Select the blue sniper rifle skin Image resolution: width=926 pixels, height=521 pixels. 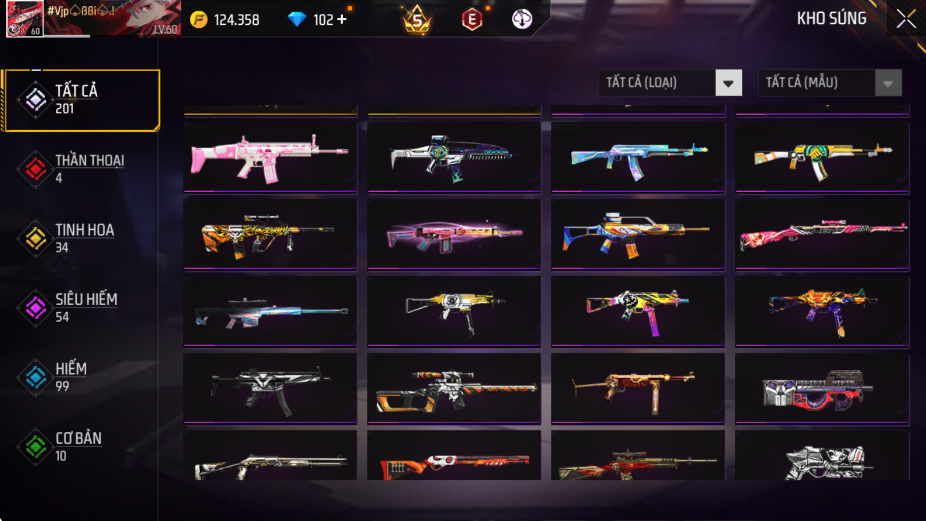click(270, 310)
